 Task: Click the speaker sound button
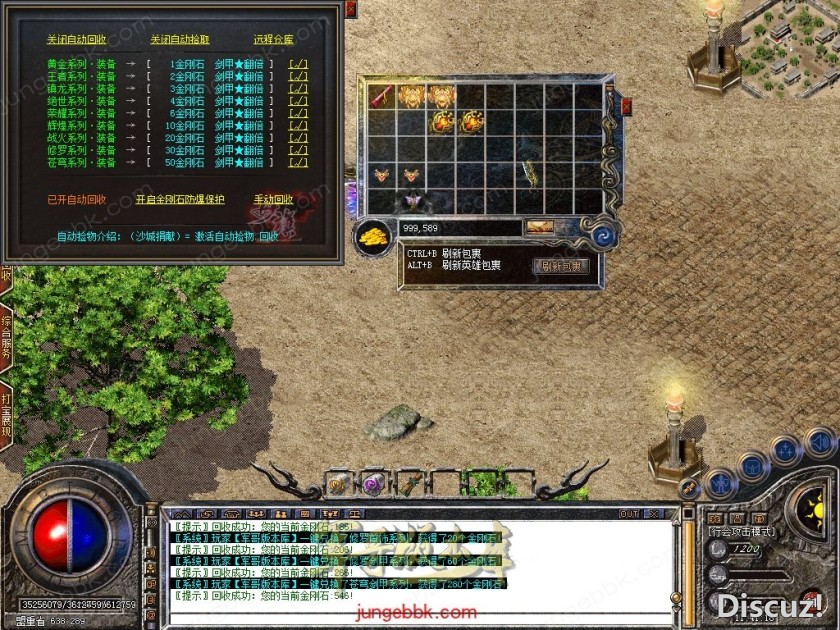(x=820, y=441)
